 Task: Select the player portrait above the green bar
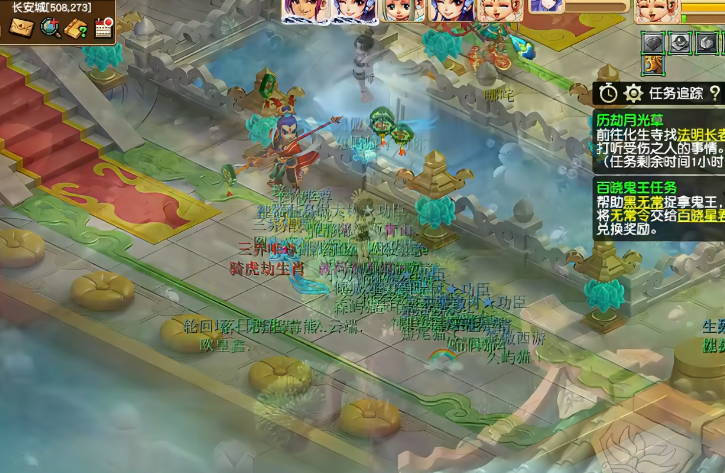point(655,10)
